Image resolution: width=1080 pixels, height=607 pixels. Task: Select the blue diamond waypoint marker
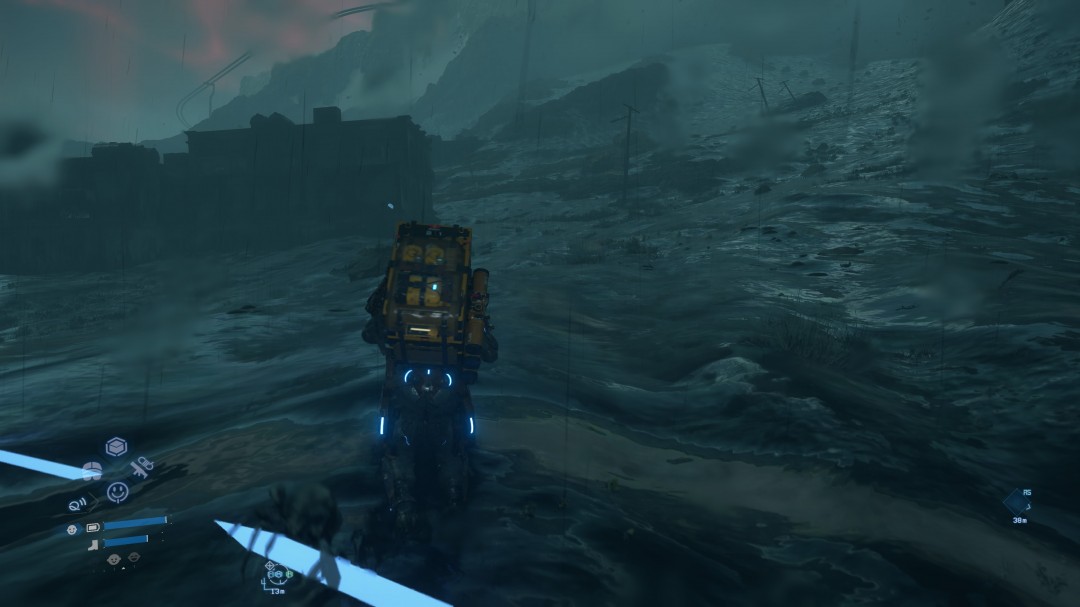tap(1015, 502)
